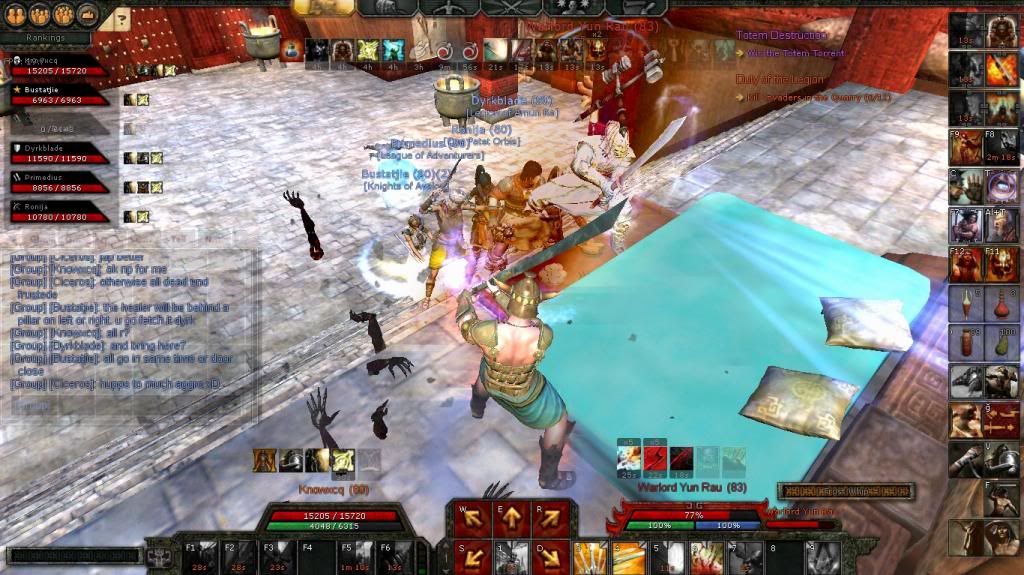Select party member Ranija's frame
Image resolution: width=1024 pixels, height=575 pixels.
click(x=60, y=210)
